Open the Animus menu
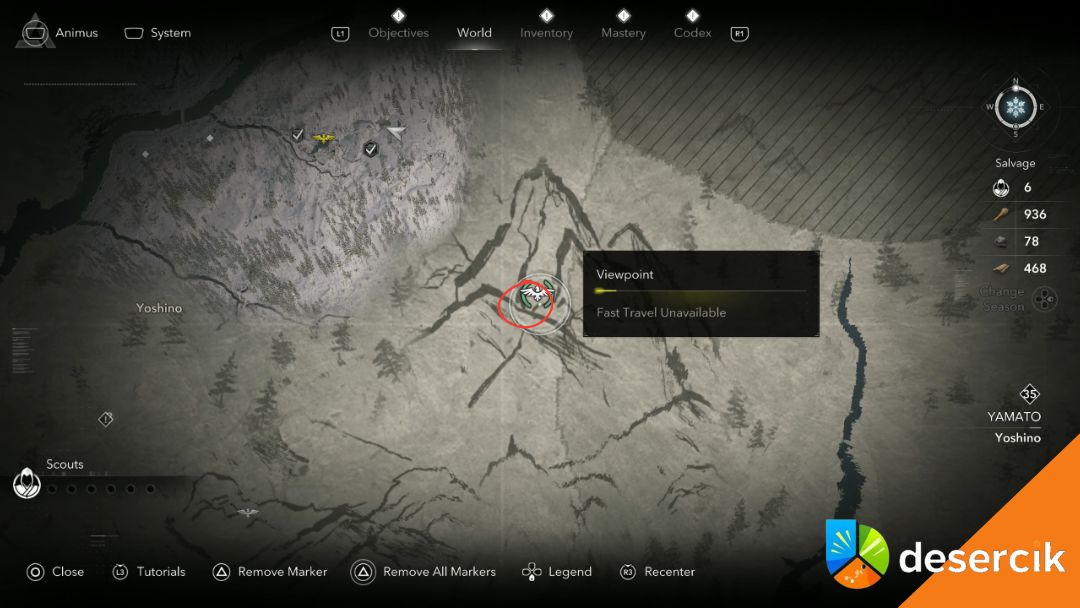This screenshot has width=1080, height=608. [x=62, y=32]
